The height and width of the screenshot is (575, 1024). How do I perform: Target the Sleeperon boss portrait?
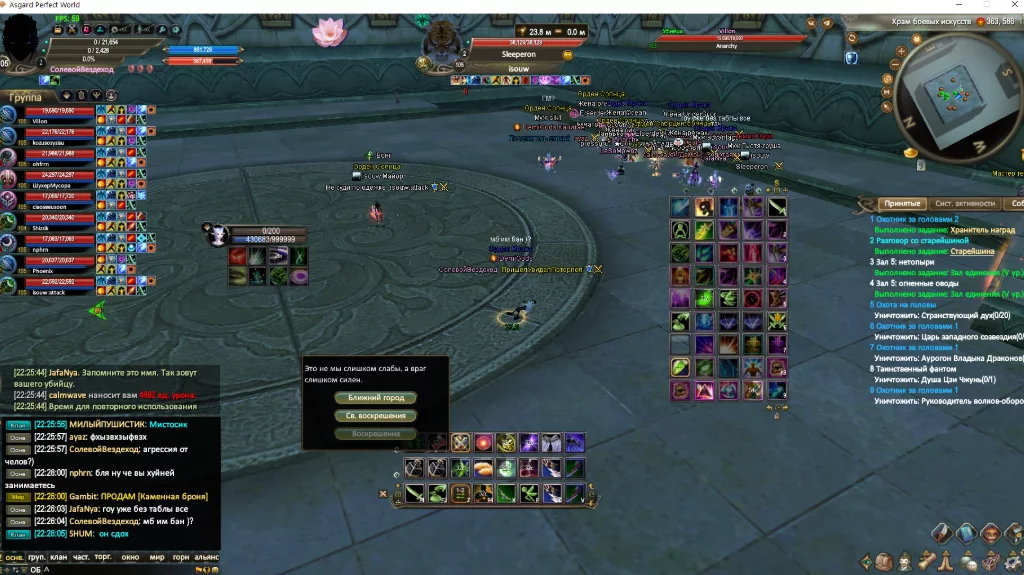click(440, 46)
